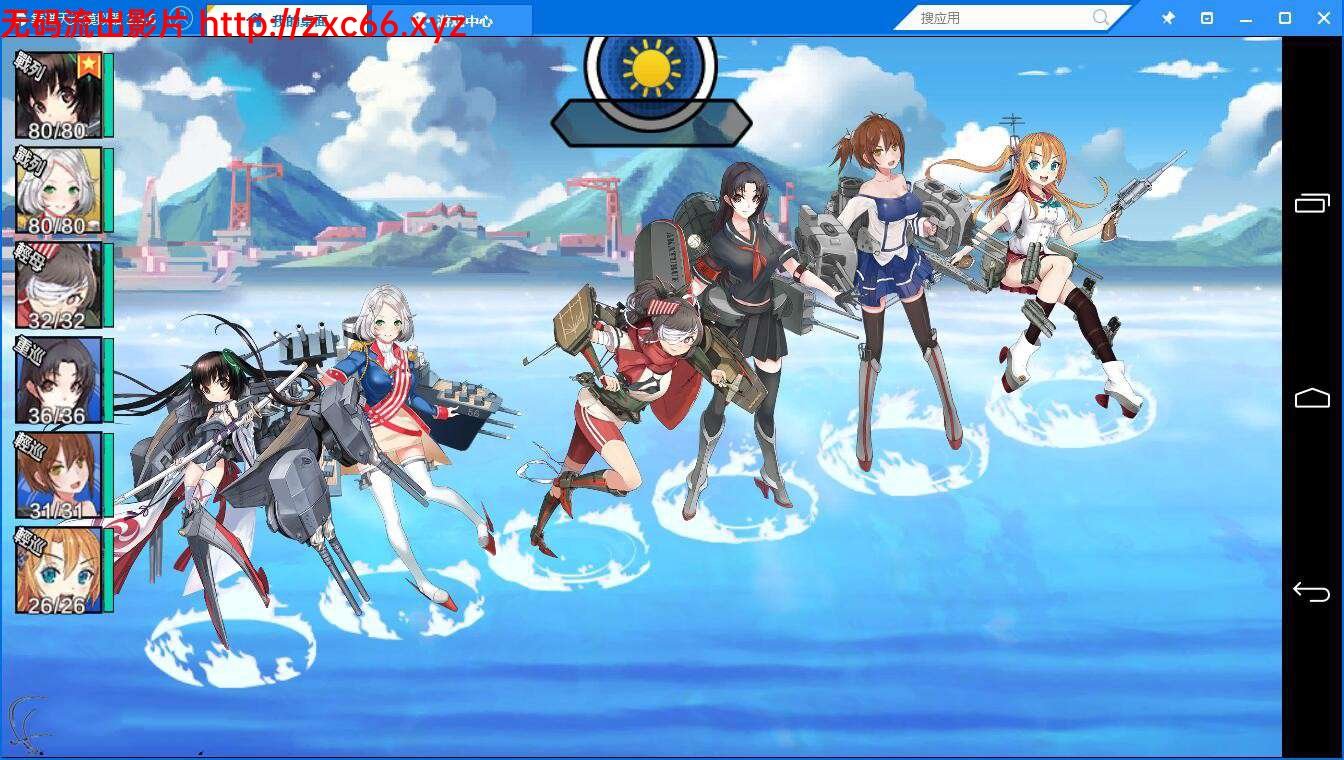1344x760 pixels.
Task: Toggle the always-on-top pin icon
Action: point(1167,17)
